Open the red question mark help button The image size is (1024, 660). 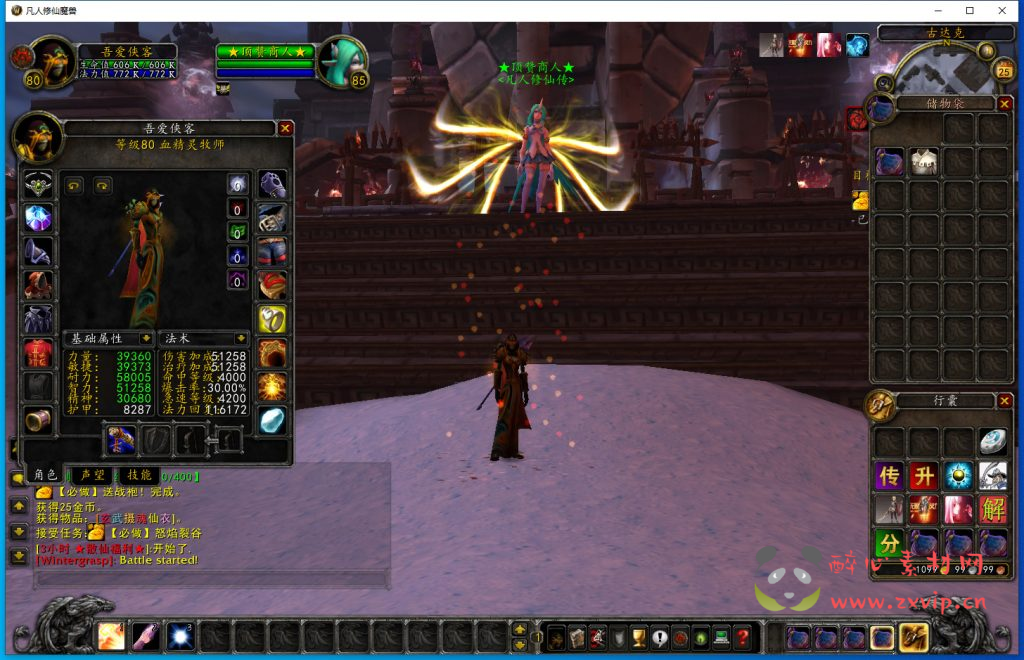click(x=742, y=636)
